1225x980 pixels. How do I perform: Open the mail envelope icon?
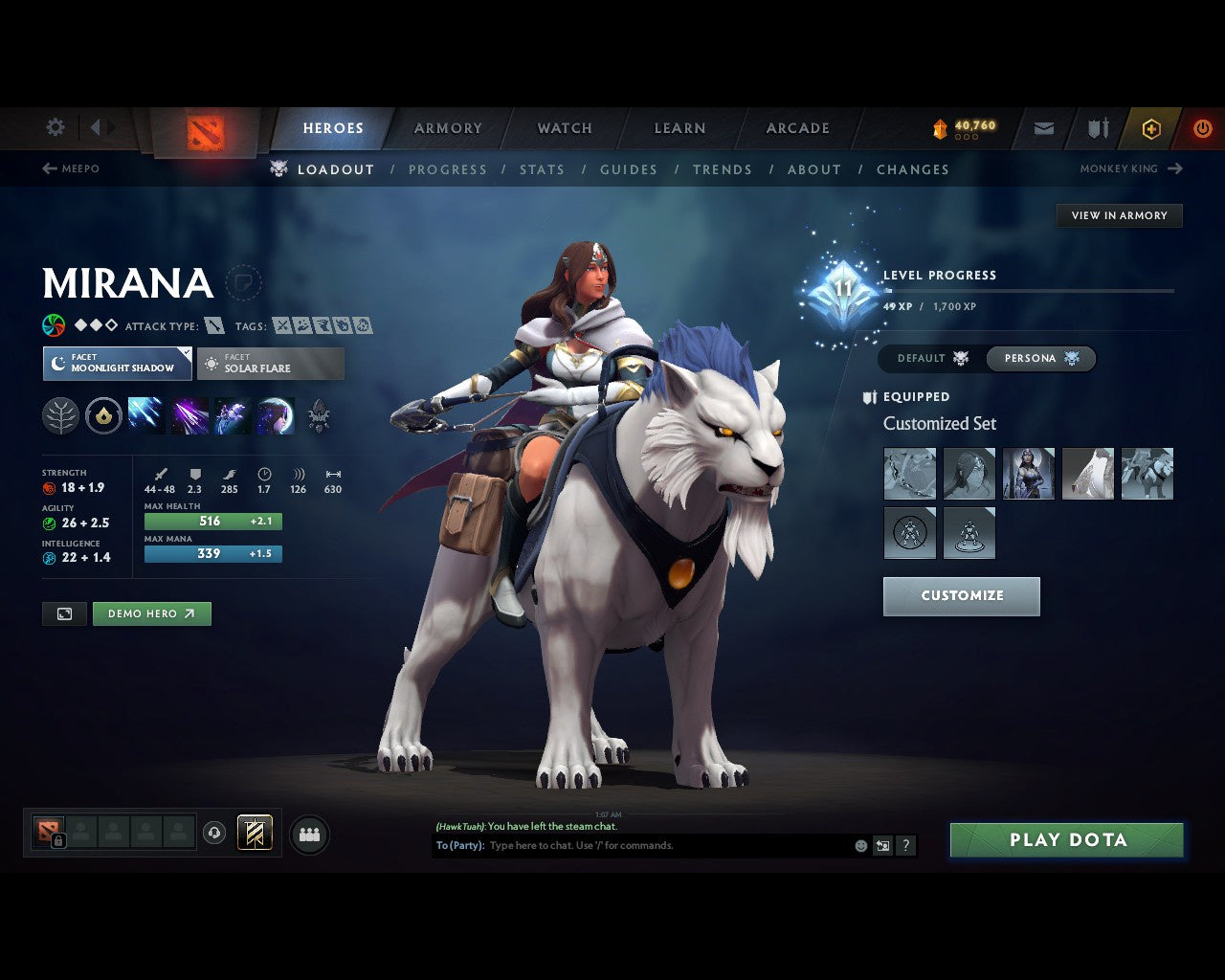coord(1044,128)
